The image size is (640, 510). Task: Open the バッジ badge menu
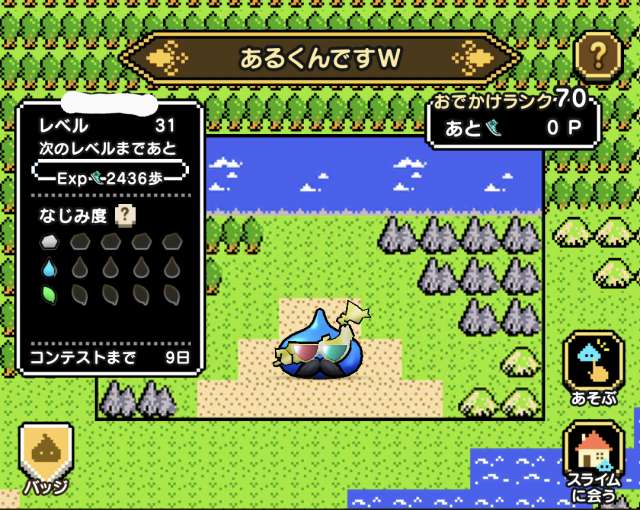click(45, 458)
